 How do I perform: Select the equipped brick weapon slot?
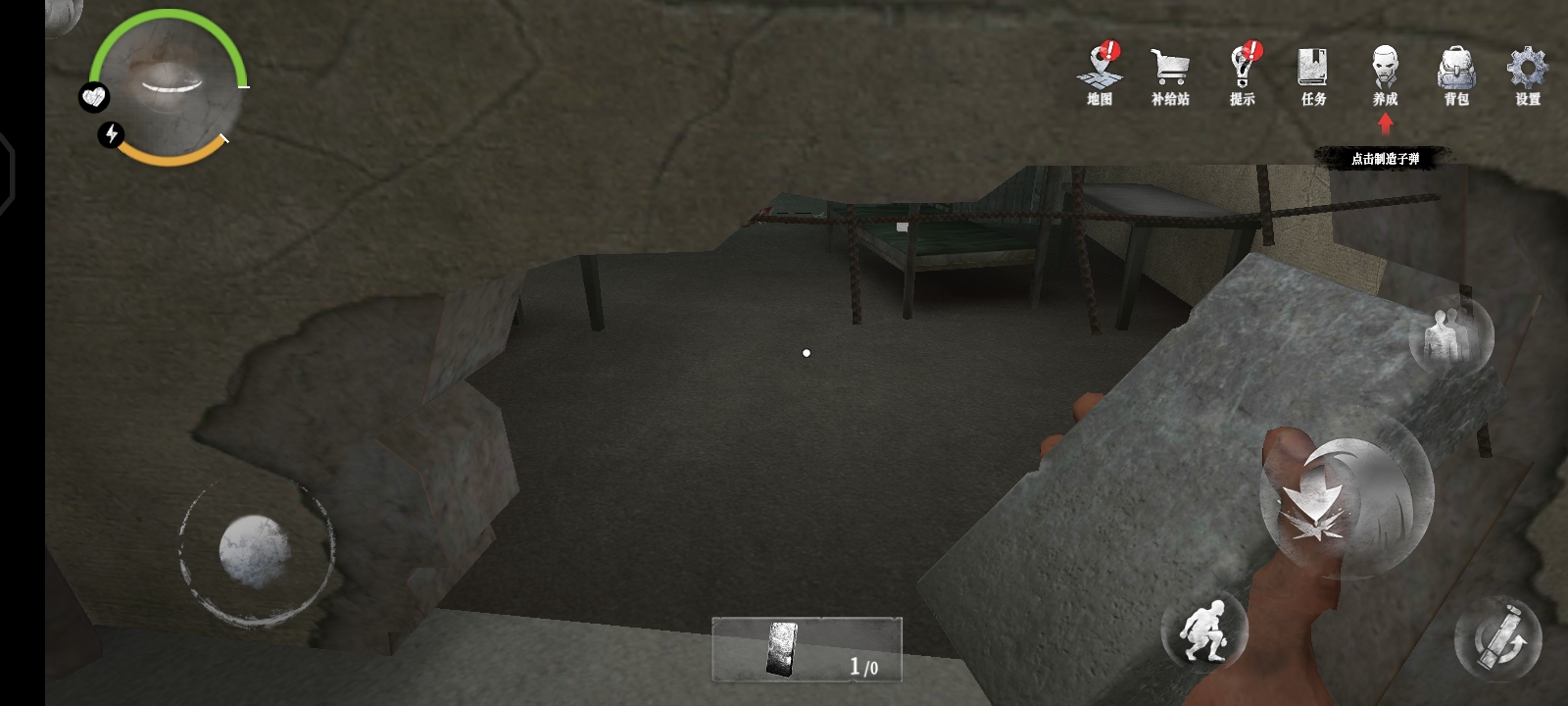[x=806, y=649]
